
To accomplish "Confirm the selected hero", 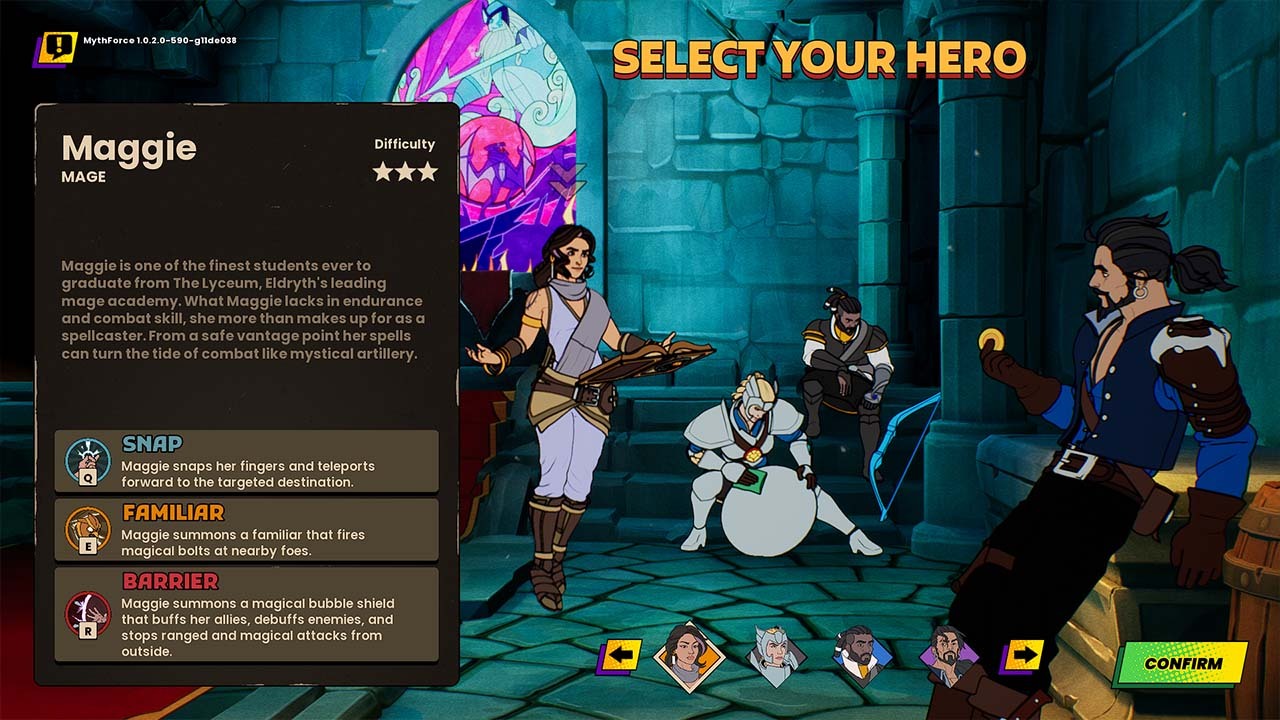I will pos(1183,663).
